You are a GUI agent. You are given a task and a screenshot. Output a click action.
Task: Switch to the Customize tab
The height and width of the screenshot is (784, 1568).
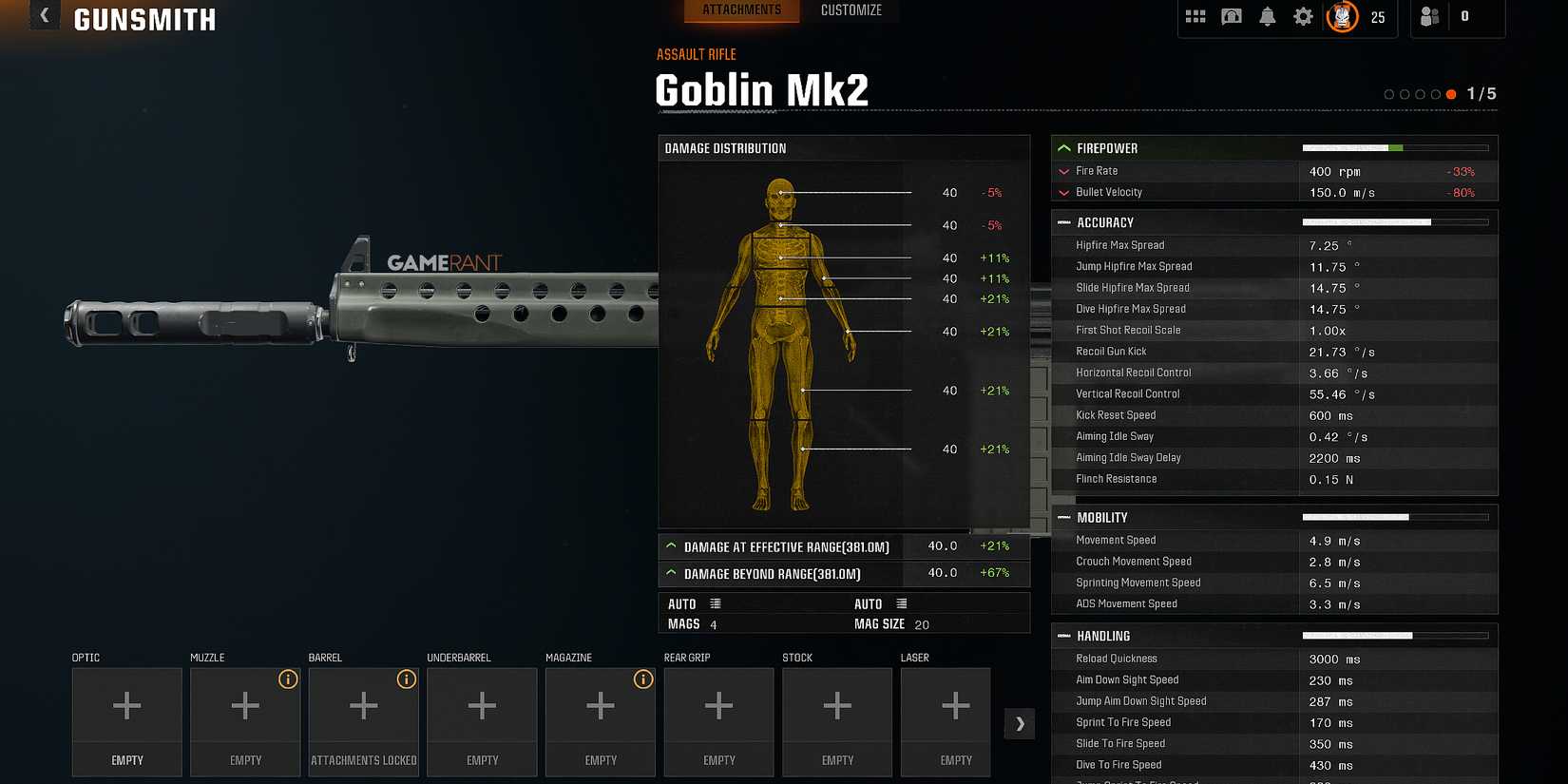click(851, 10)
